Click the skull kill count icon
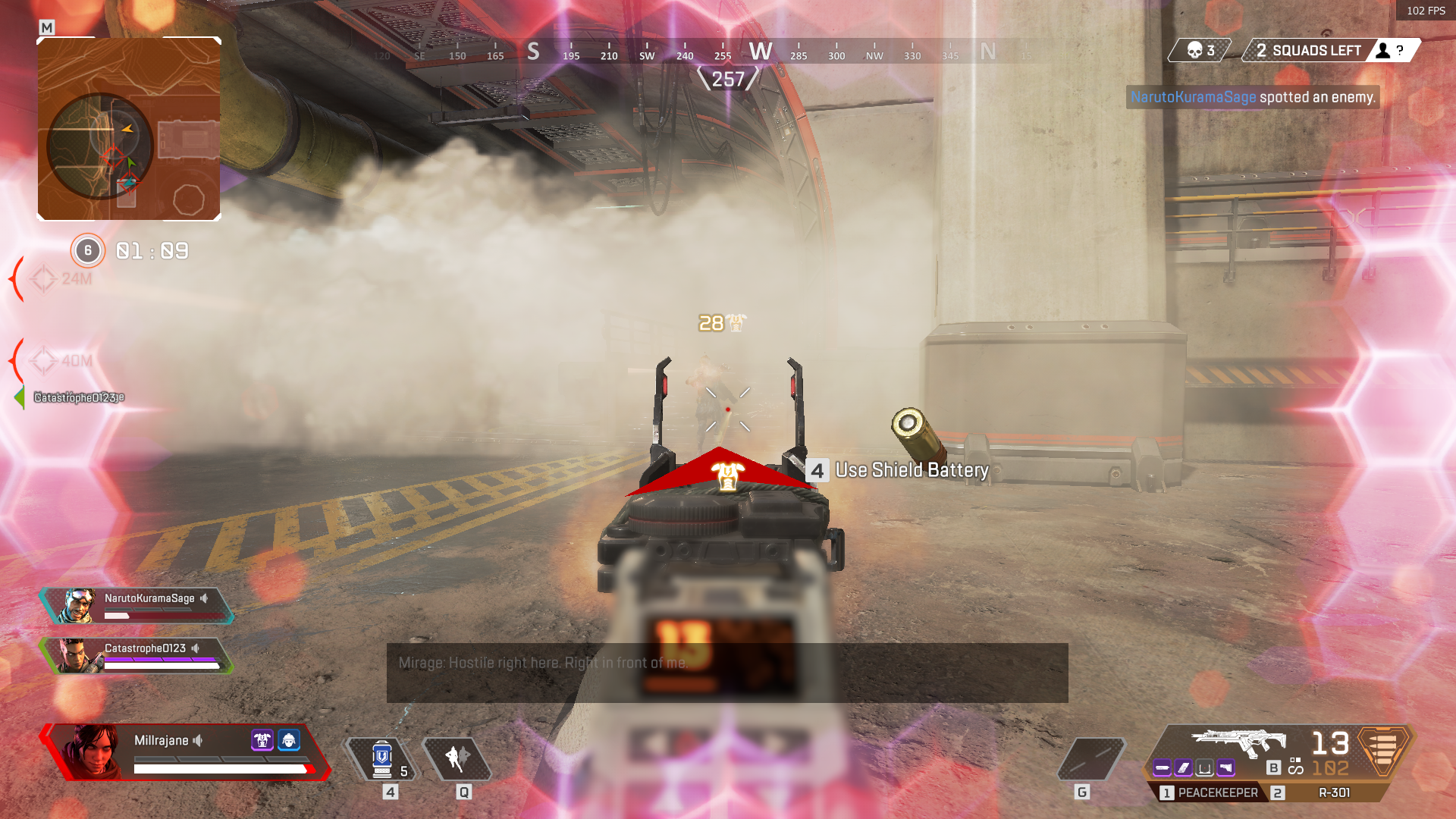Image resolution: width=1456 pixels, height=819 pixels. tap(1195, 51)
